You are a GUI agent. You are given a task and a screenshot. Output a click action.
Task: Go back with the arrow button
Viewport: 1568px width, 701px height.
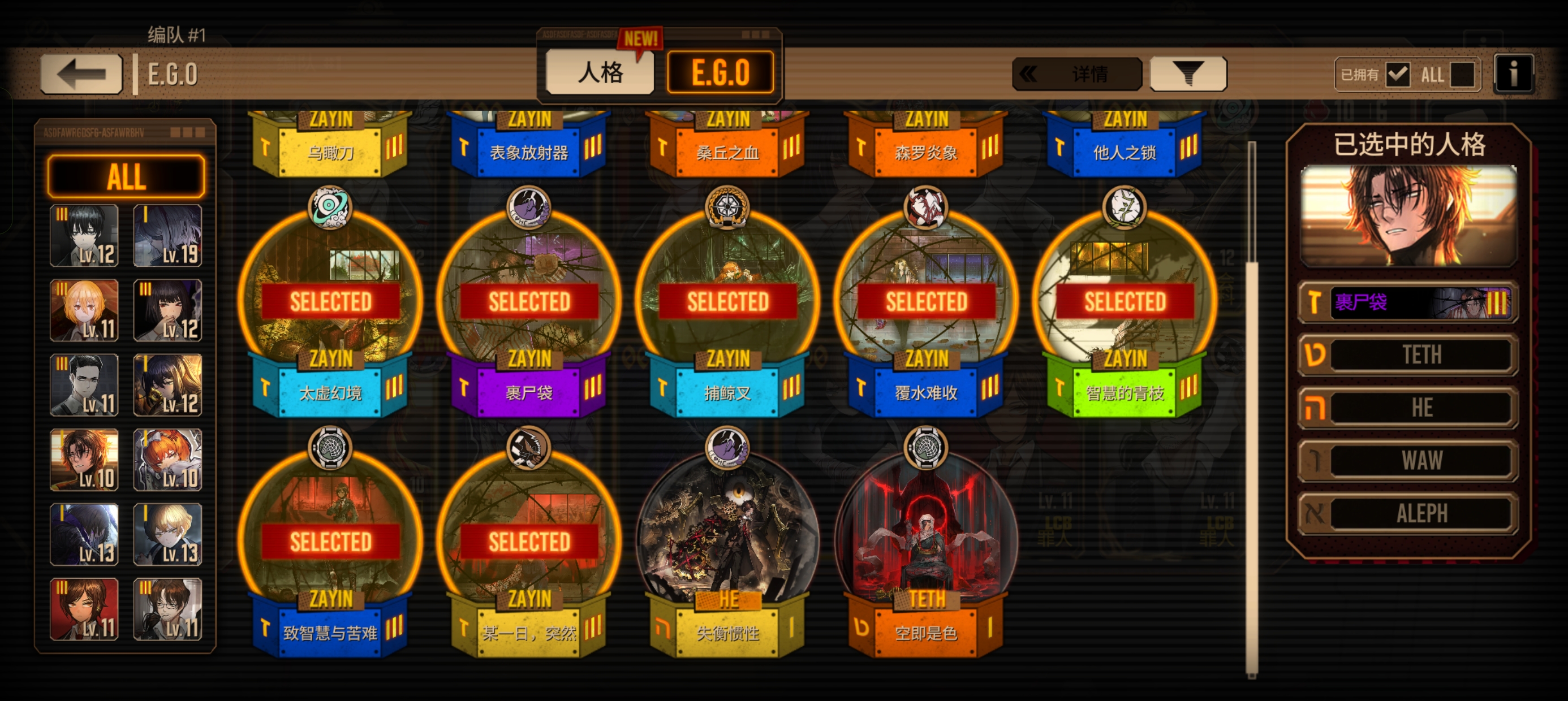click(x=81, y=74)
